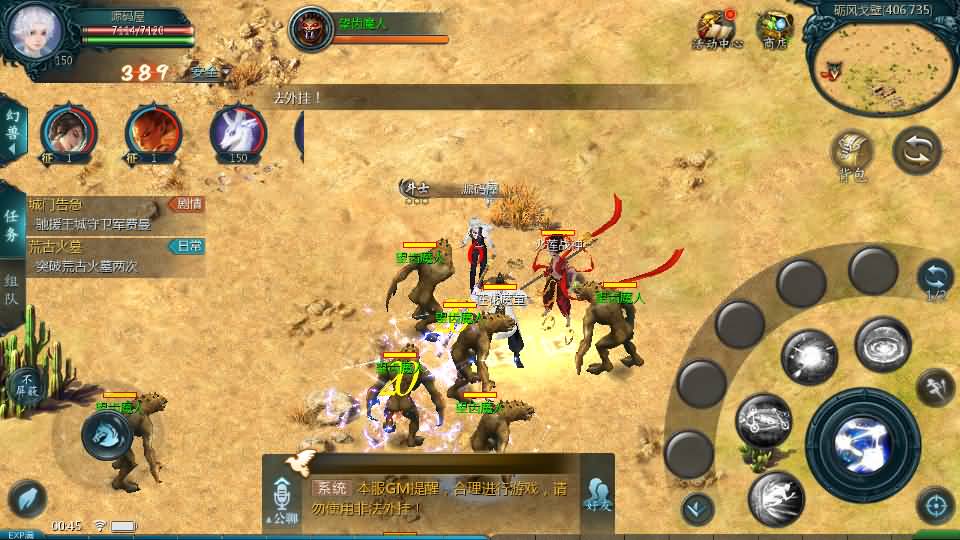Collapse the 幻兽 pet panel
The width and height of the screenshot is (960, 540).
pos(13,130)
